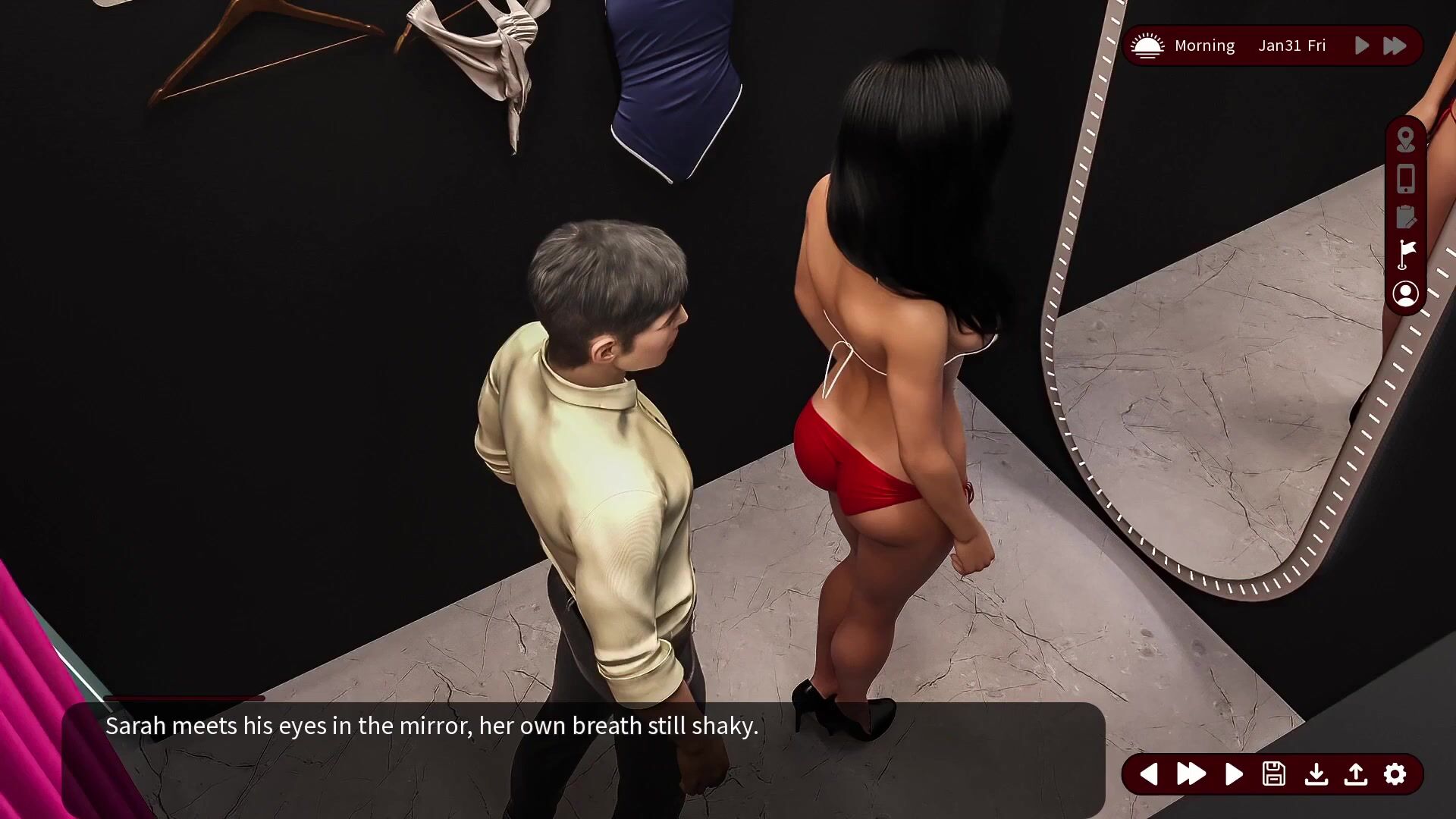Viewport: 1456px width, 819px height.
Task: Open settings via the gear icon
Action: coord(1395,774)
